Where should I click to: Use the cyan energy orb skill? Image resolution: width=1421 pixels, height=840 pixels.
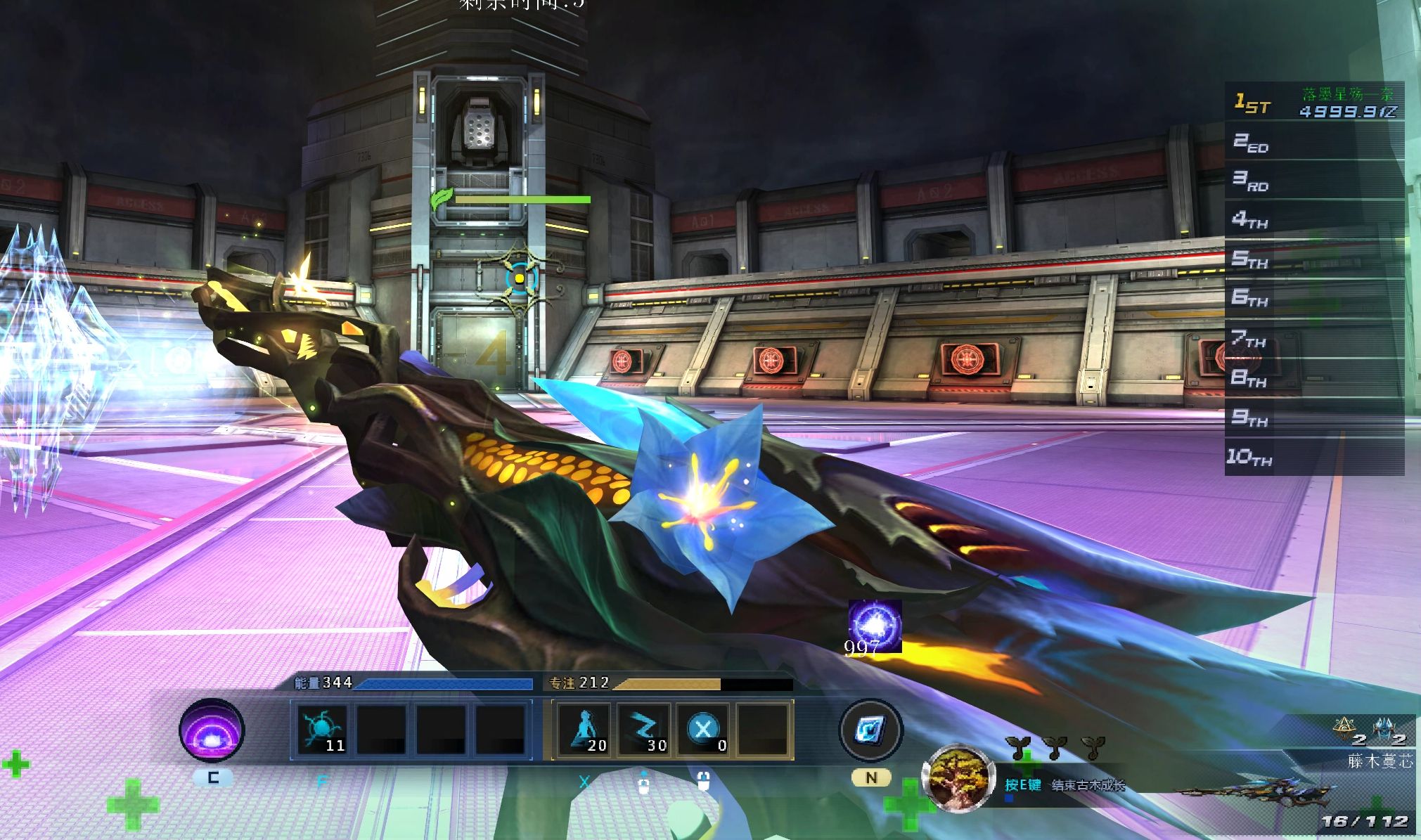pyautogui.click(x=322, y=729)
